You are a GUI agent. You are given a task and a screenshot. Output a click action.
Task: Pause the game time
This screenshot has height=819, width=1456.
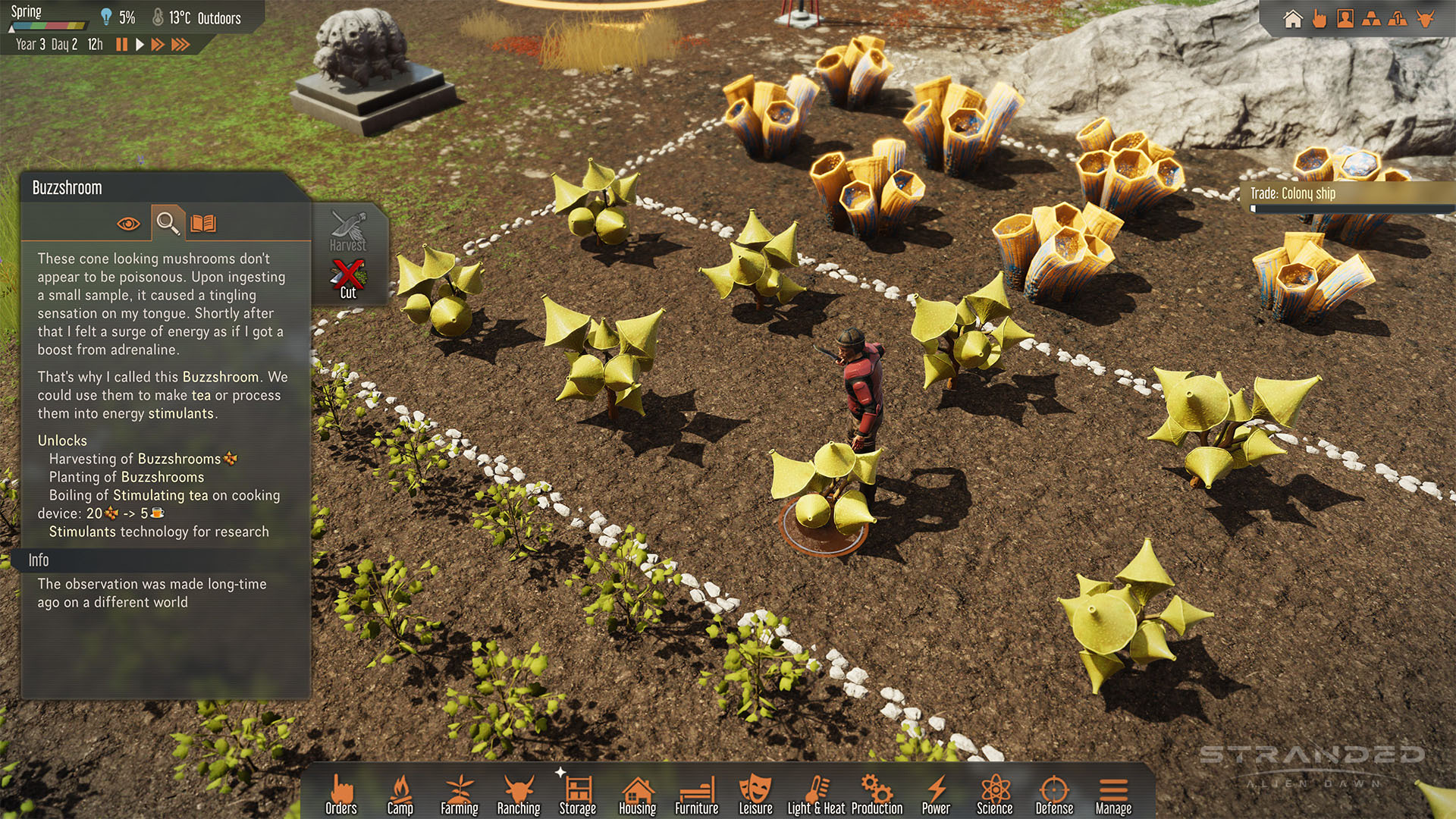(x=121, y=45)
